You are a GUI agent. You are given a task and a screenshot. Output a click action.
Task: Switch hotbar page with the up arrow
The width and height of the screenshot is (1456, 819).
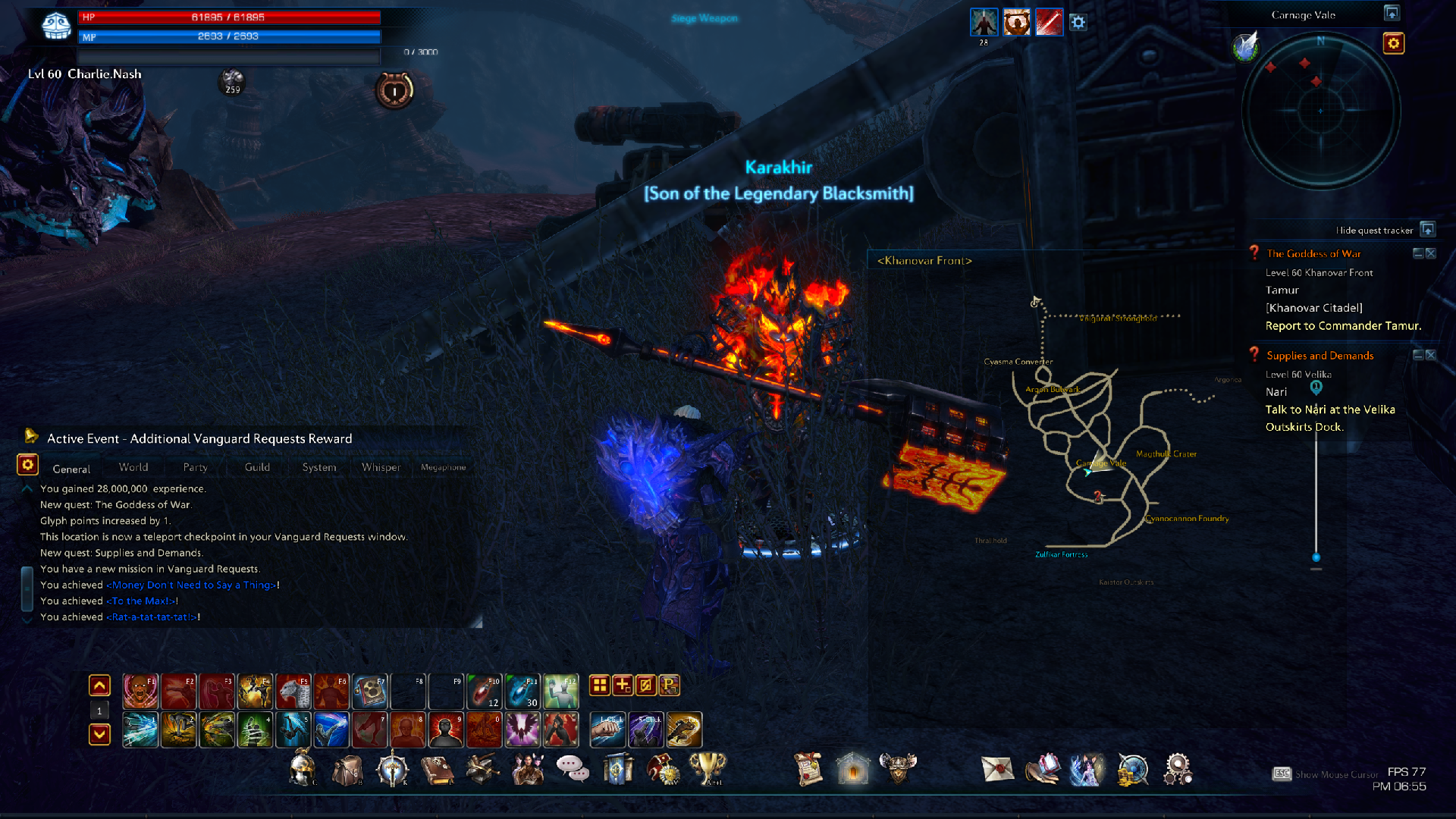click(x=99, y=686)
